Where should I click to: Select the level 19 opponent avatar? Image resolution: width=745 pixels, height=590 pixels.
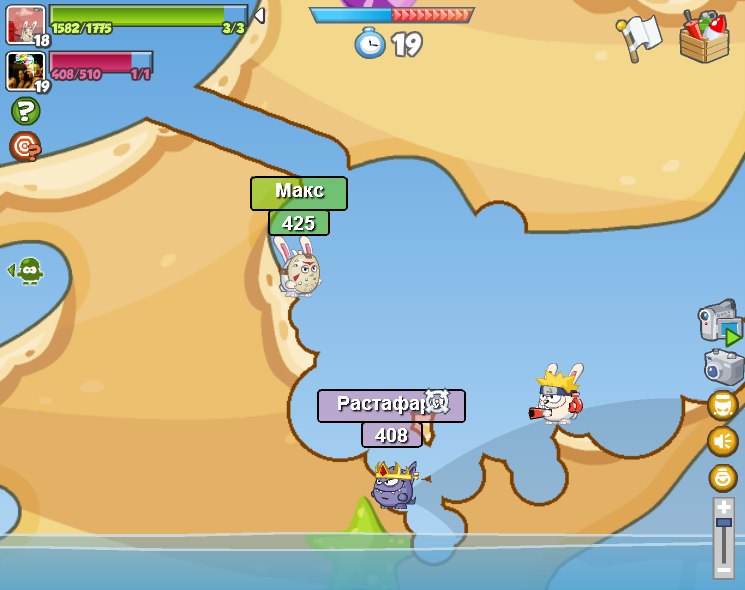(x=25, y=71)
